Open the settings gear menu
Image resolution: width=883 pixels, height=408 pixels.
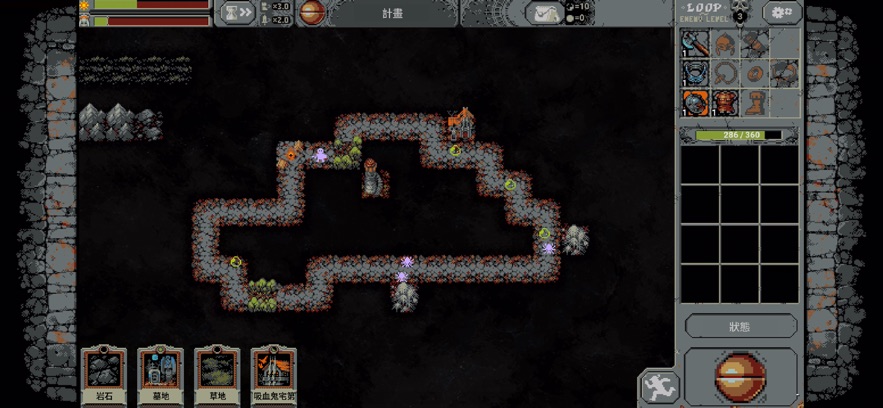781,13
